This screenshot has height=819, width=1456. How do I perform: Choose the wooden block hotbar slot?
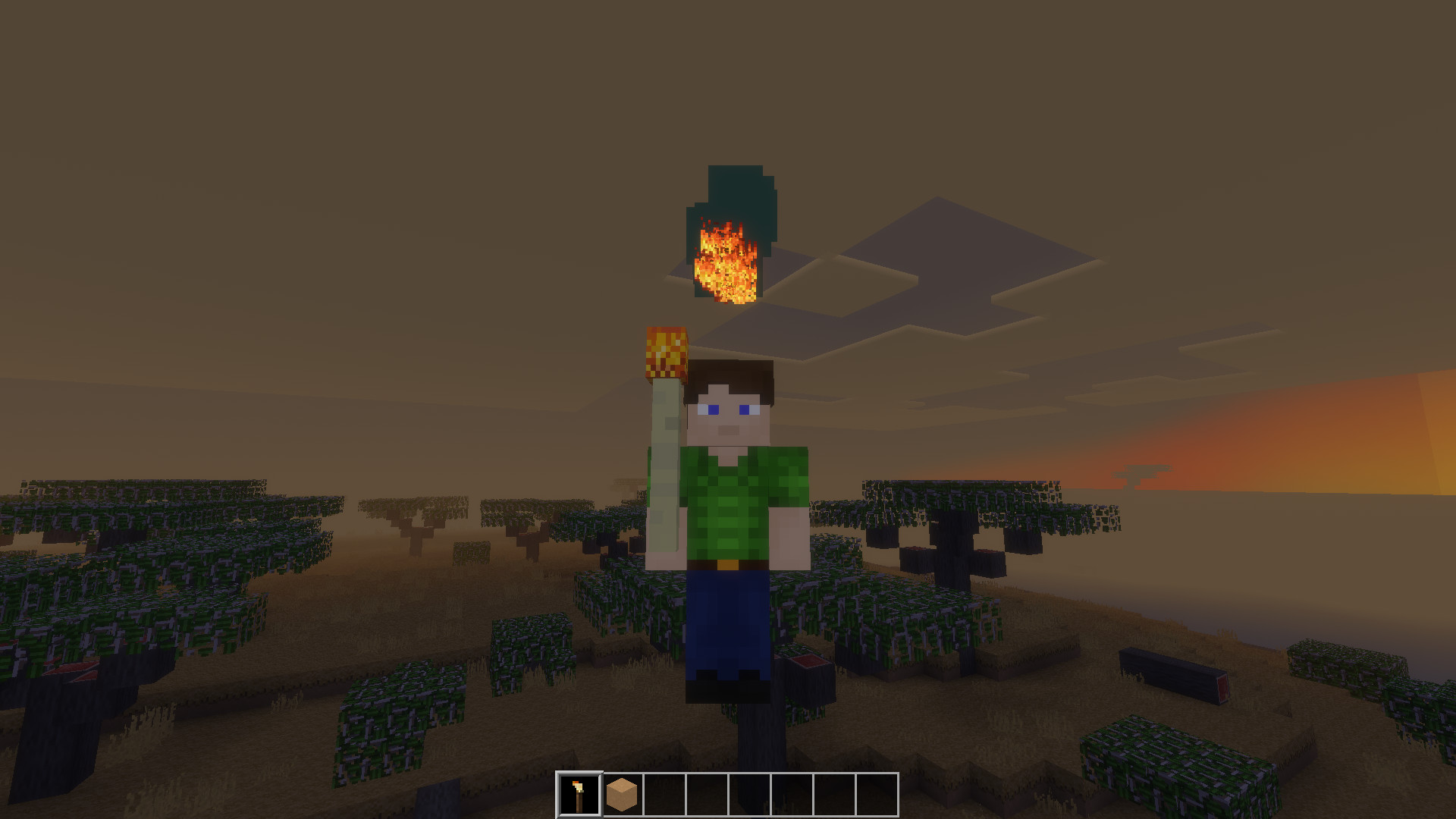(x=623, y=795)
